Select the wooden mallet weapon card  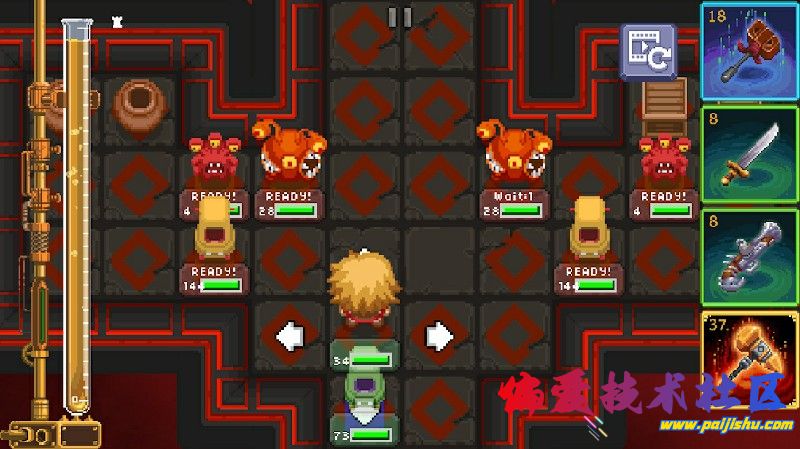tap(749, 50)
